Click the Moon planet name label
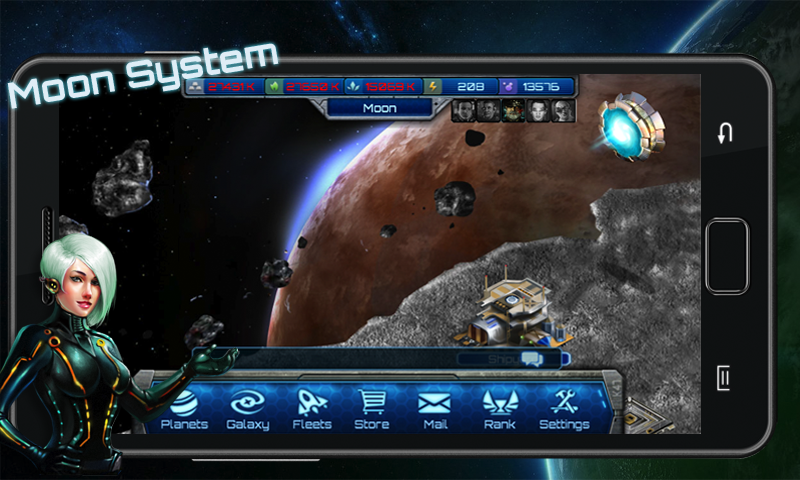 (380, 108)
